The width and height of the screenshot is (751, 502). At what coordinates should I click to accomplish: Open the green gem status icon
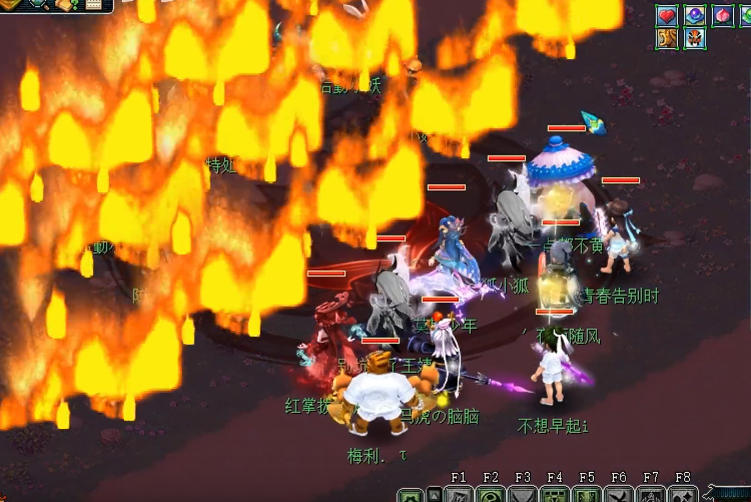(744, 15)
